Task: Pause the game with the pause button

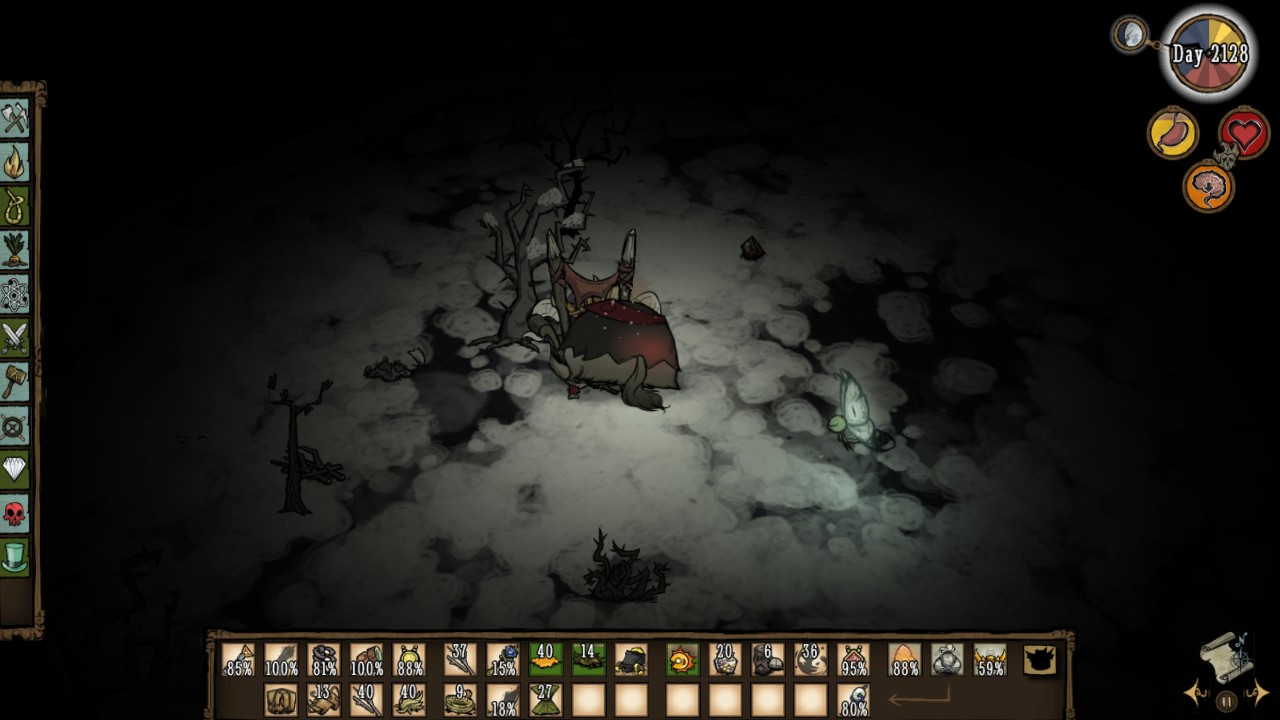Action: click(x=1226, y=700)
